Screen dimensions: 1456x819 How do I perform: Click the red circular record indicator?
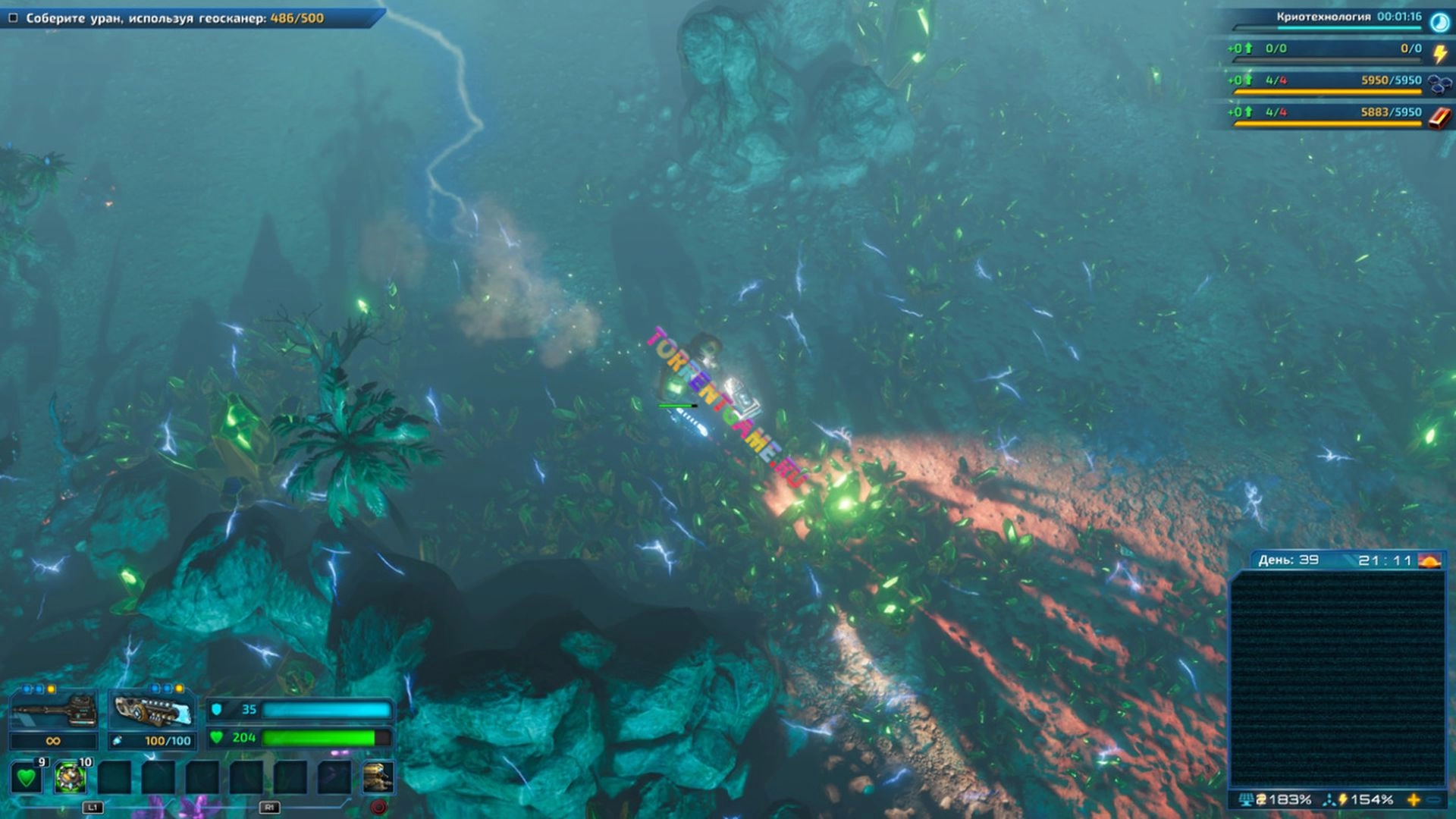pyautogui.click(x=379, y=807)
